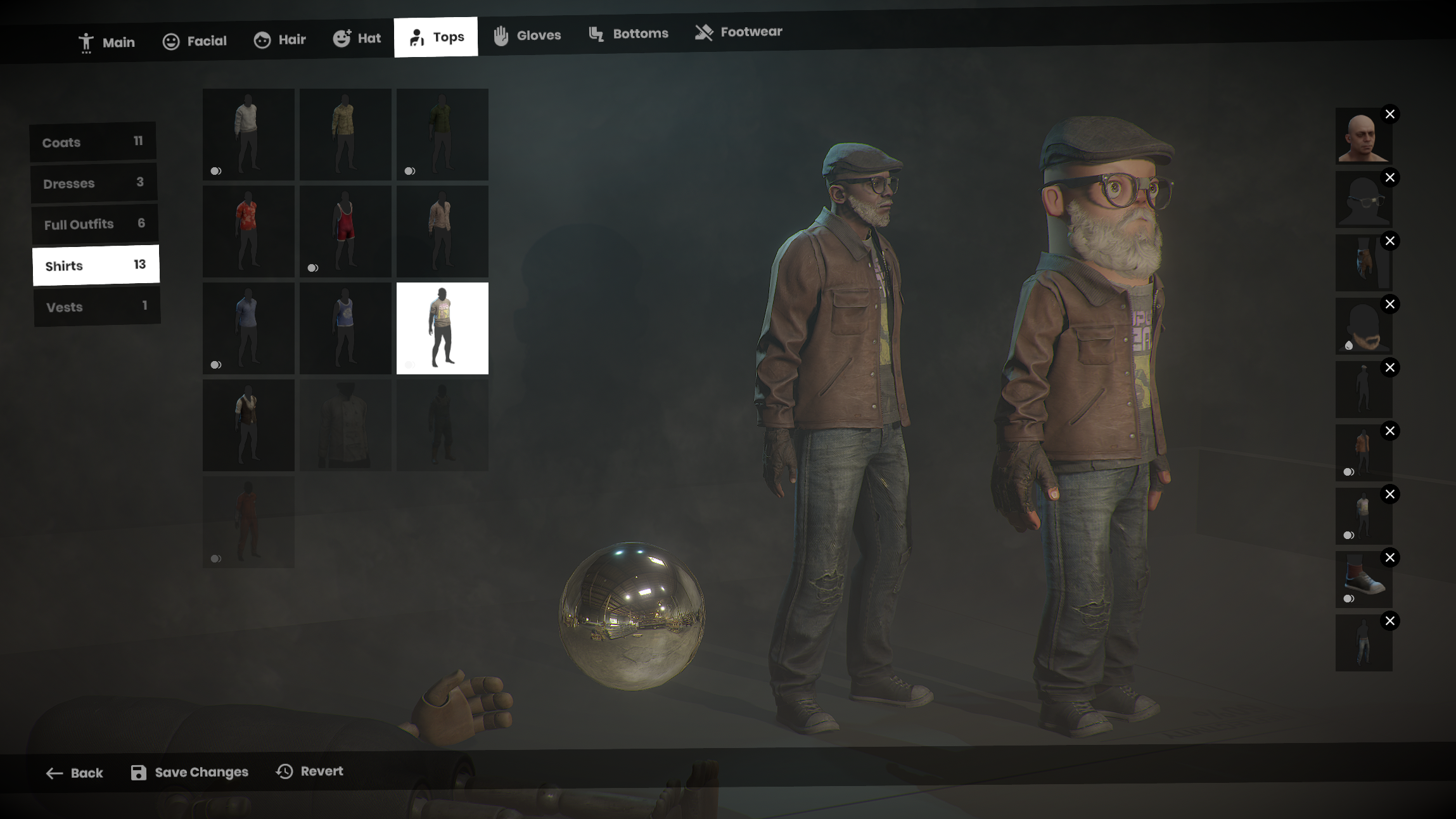Switch to the Main tab

tap(106, 42)
